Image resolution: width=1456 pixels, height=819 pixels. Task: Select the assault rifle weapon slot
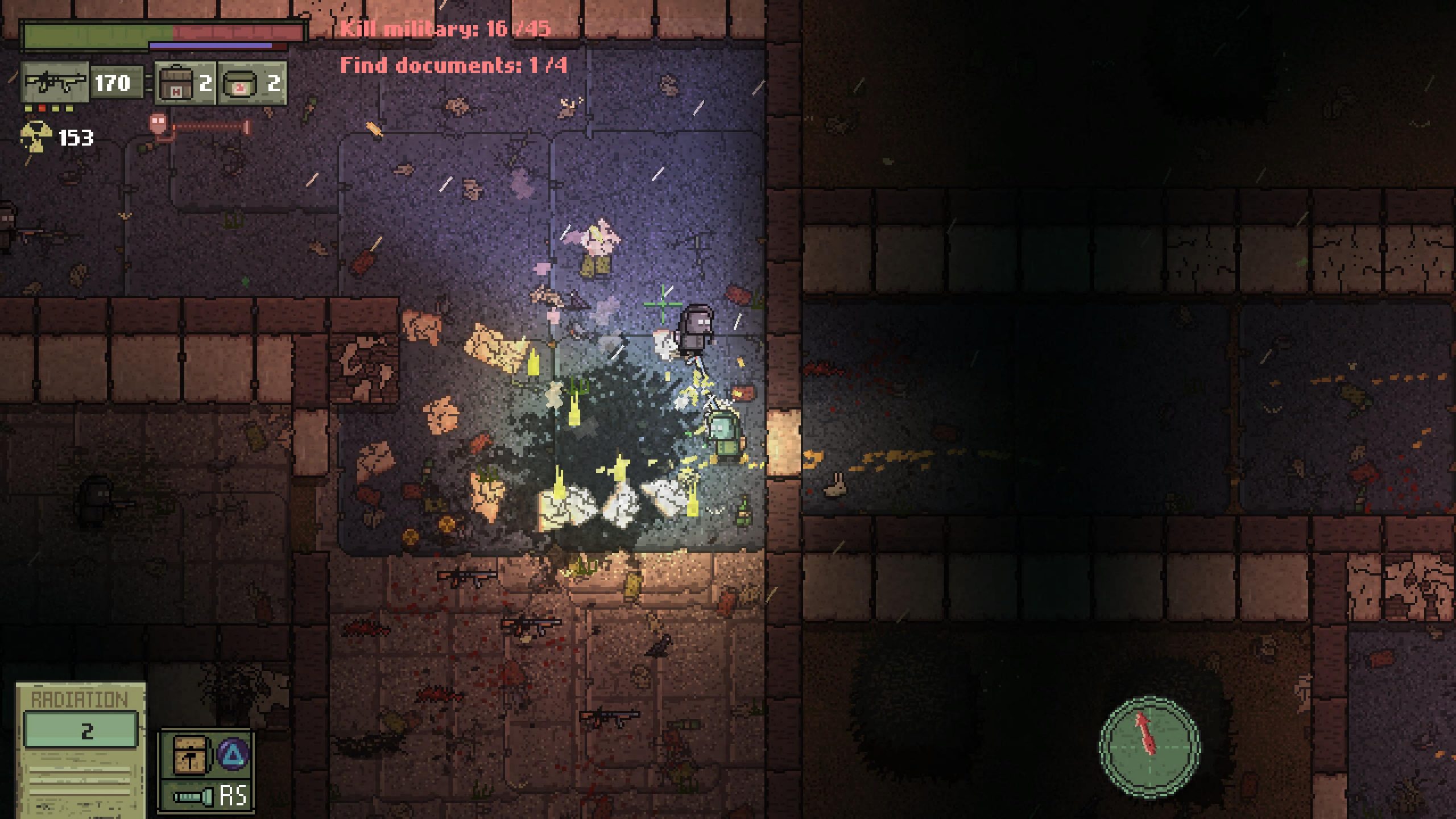[55, 83]
